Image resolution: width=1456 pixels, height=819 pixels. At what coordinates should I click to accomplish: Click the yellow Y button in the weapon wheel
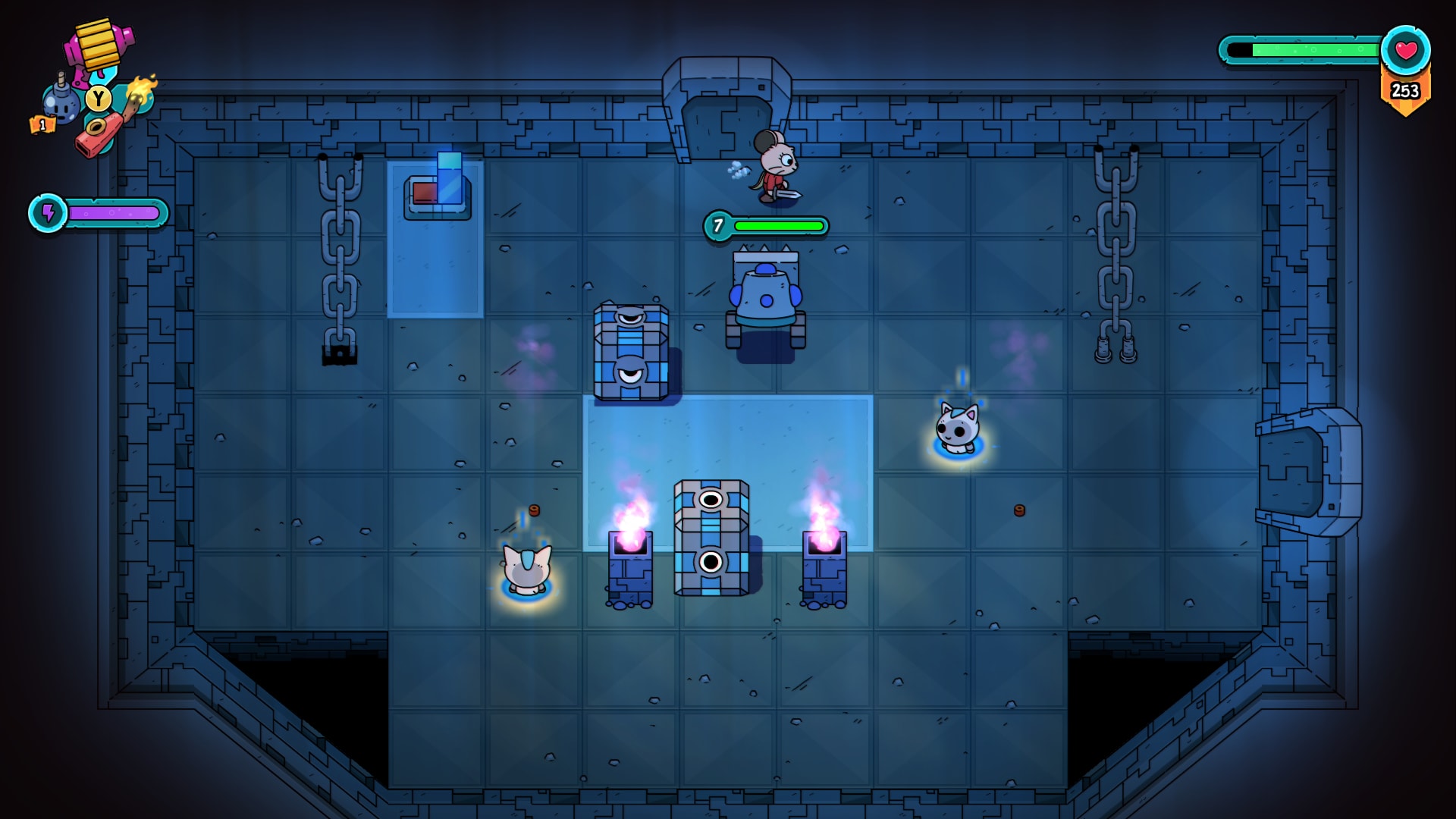[x=97, y=98]
